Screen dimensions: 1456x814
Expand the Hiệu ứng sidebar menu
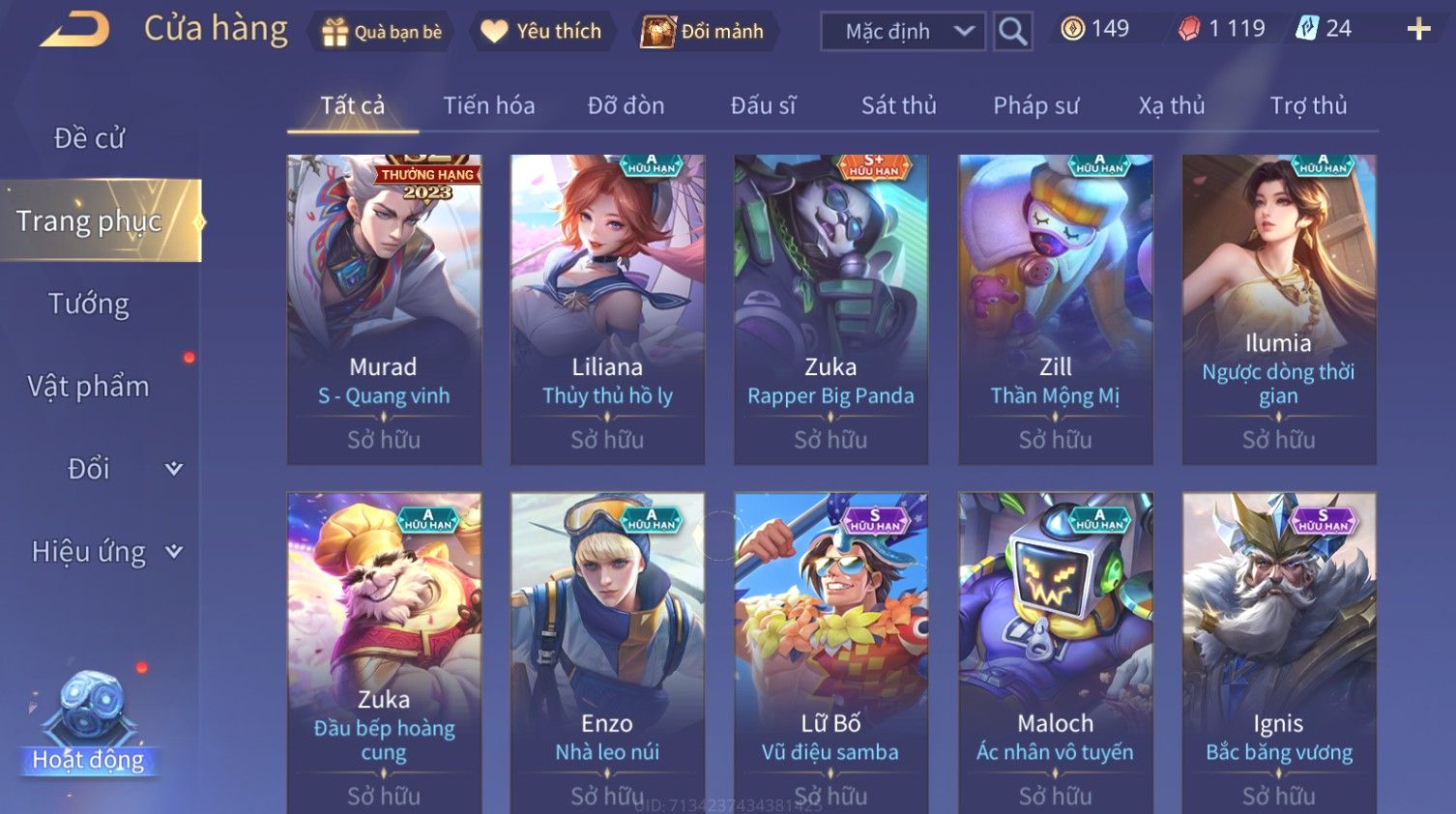[104, 552]
